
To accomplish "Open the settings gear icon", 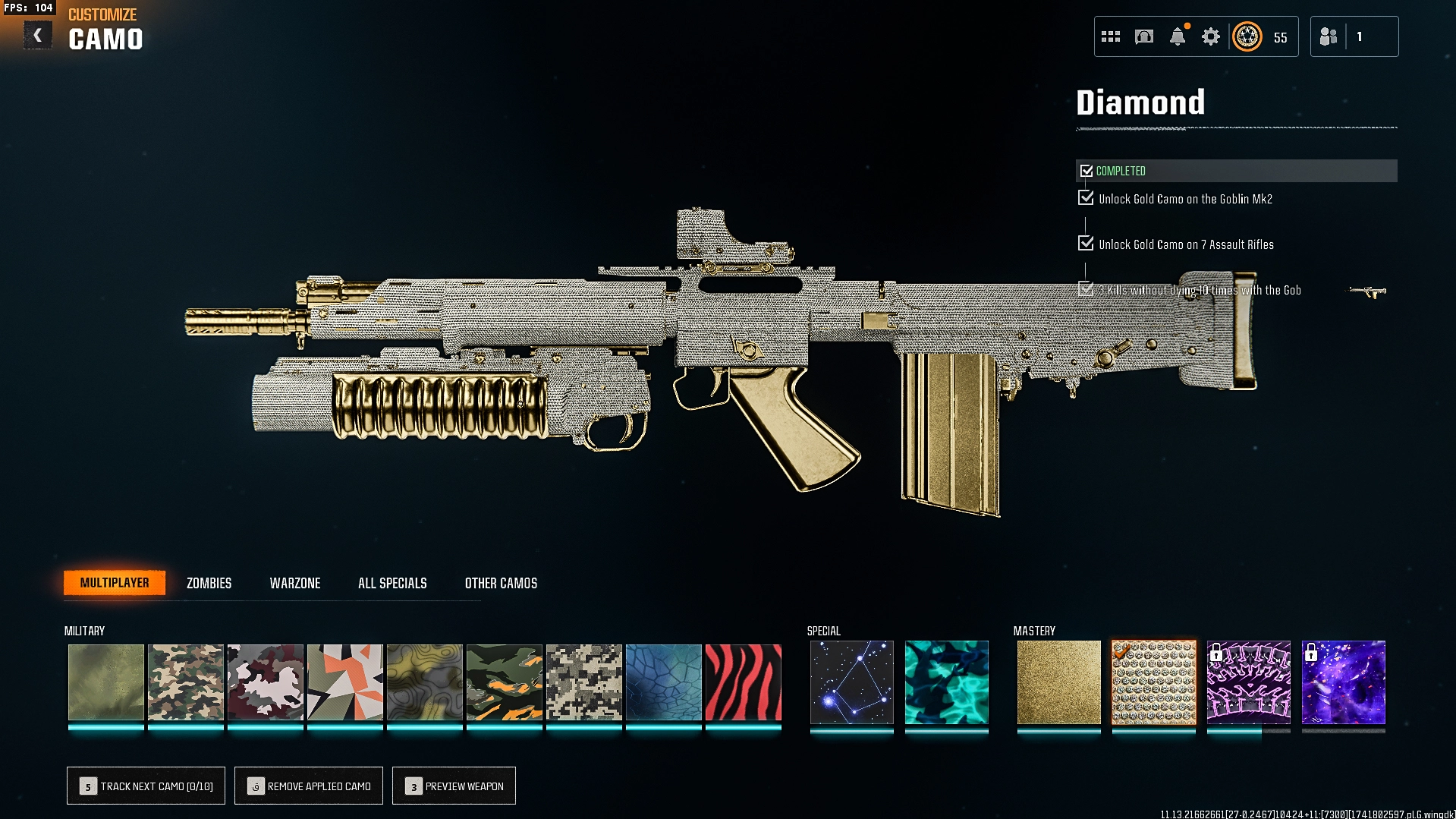I will pos(1210,36).
